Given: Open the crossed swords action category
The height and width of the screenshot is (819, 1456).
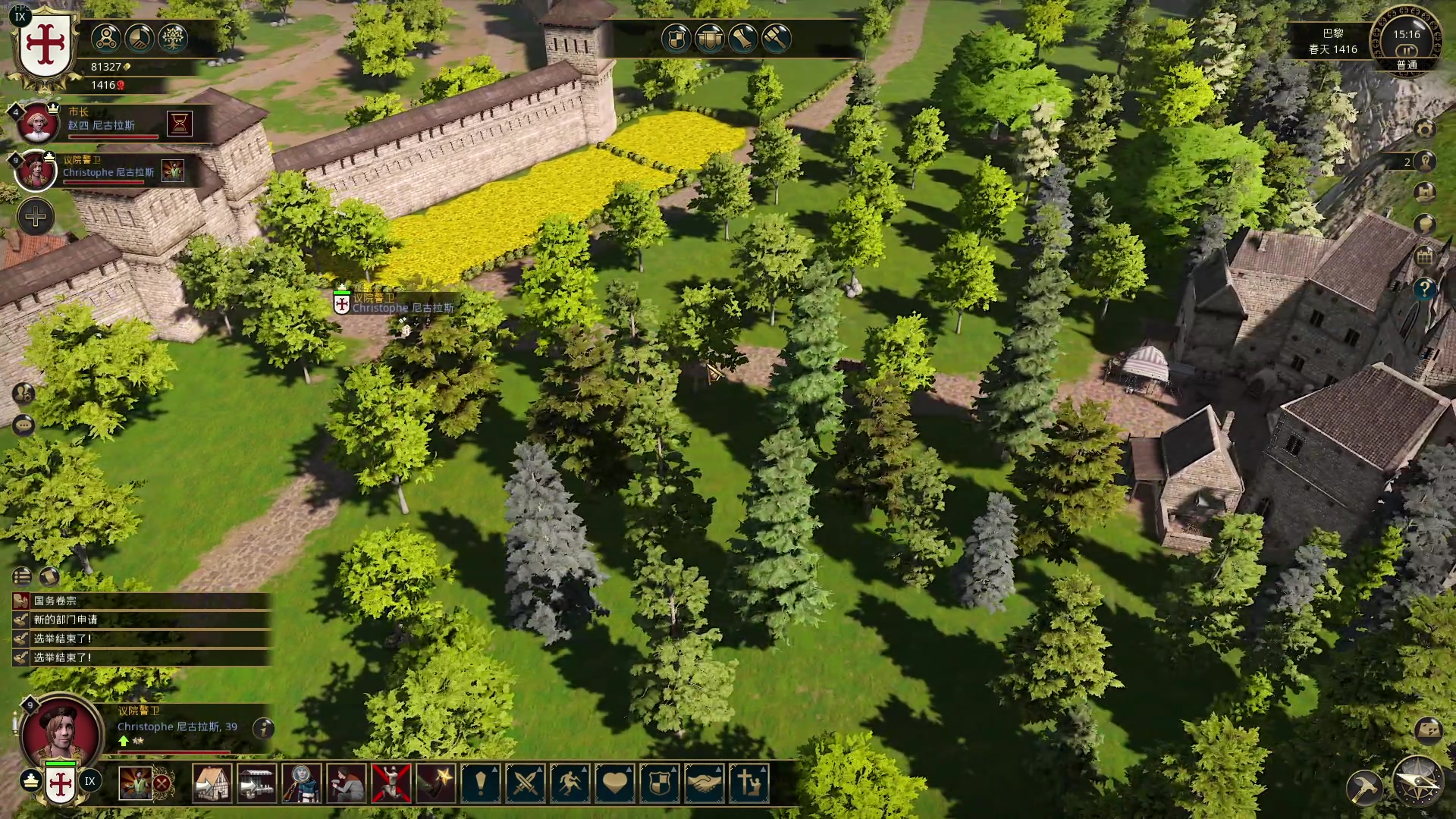Looking at the screenshot, I should pyautogui.click(x=526, y=783).
